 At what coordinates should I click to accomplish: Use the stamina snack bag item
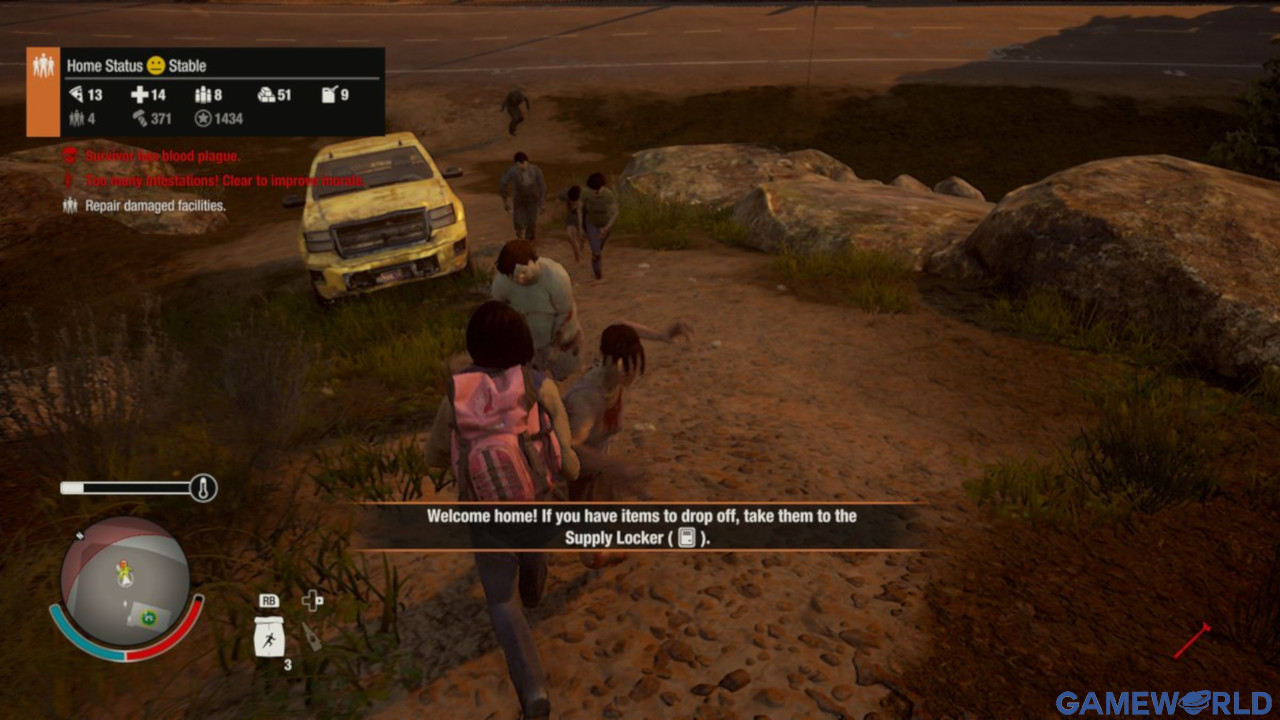[269, 636]
